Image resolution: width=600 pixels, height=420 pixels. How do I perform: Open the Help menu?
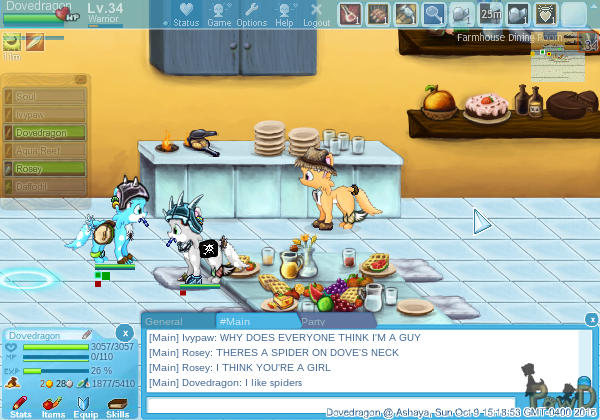pos(284,14)
